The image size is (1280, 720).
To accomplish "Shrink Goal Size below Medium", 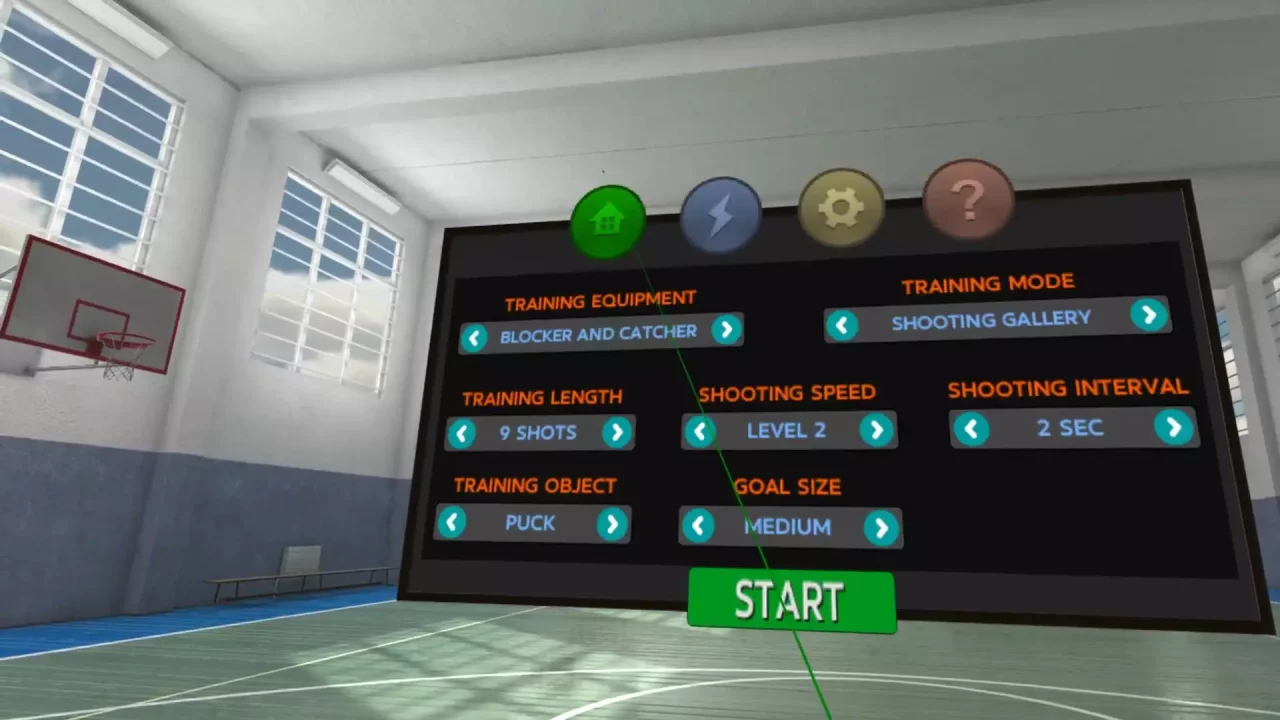I will point(698,528).
